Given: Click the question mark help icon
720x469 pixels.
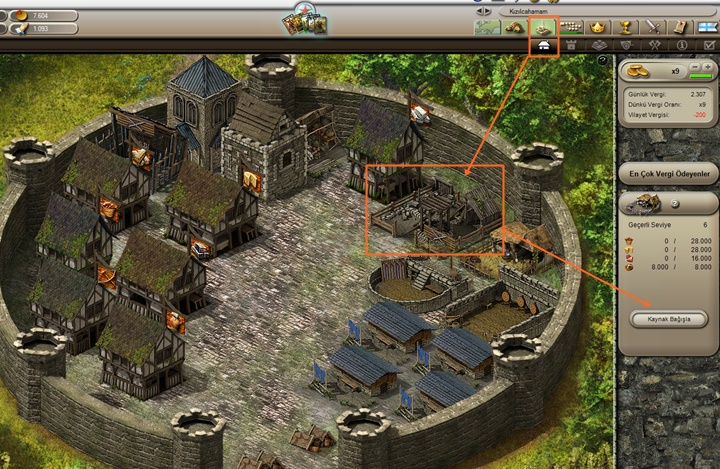Looking at the screenshot, I should (674, 204).
